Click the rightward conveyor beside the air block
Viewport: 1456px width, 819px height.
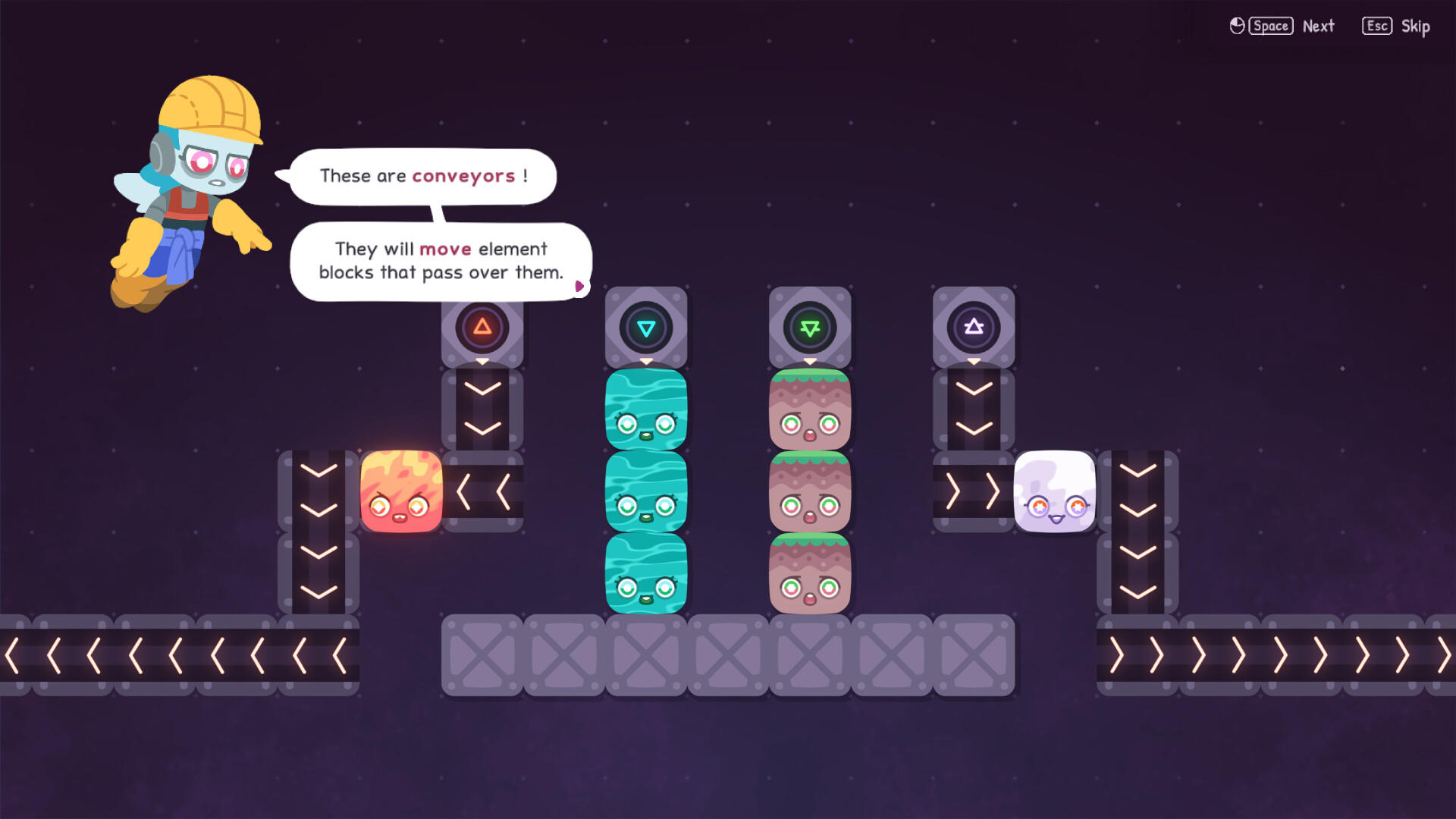[973, 493]
